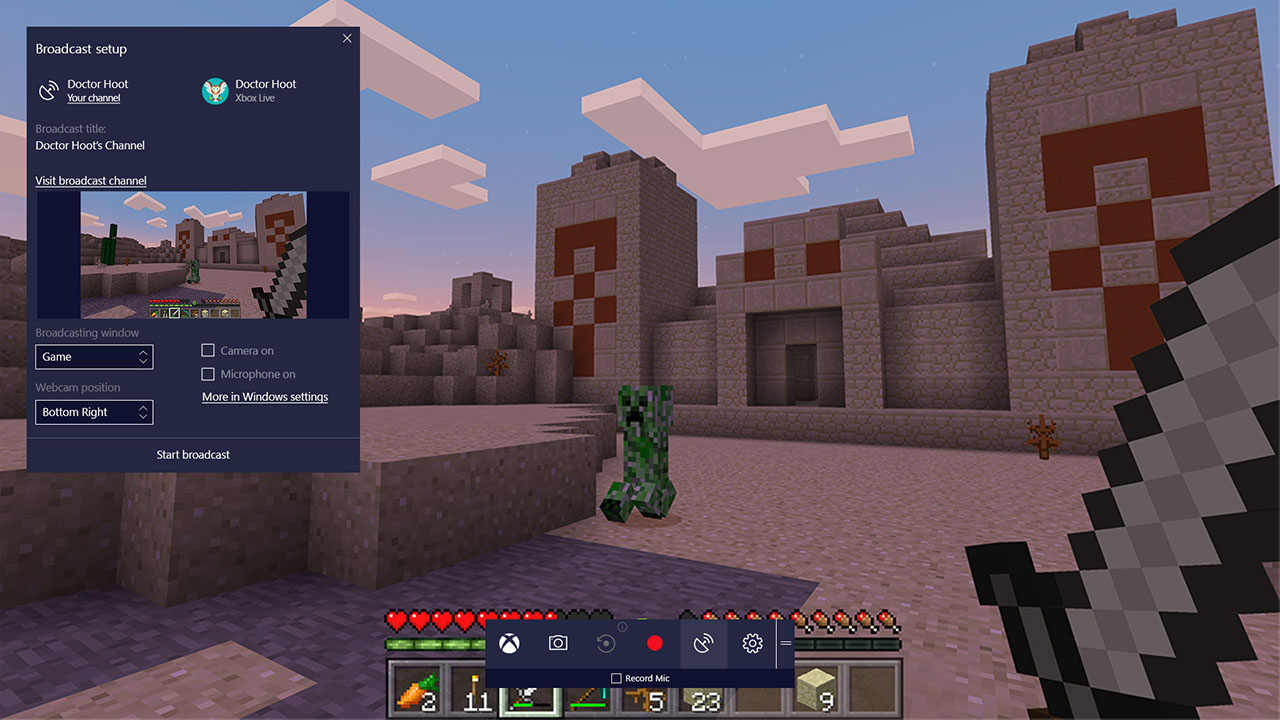The height and width of the screenshot is (720, 1280).
Task: Open broadcasting via the Game bar broadcast icon
Action: click(704, 644)
